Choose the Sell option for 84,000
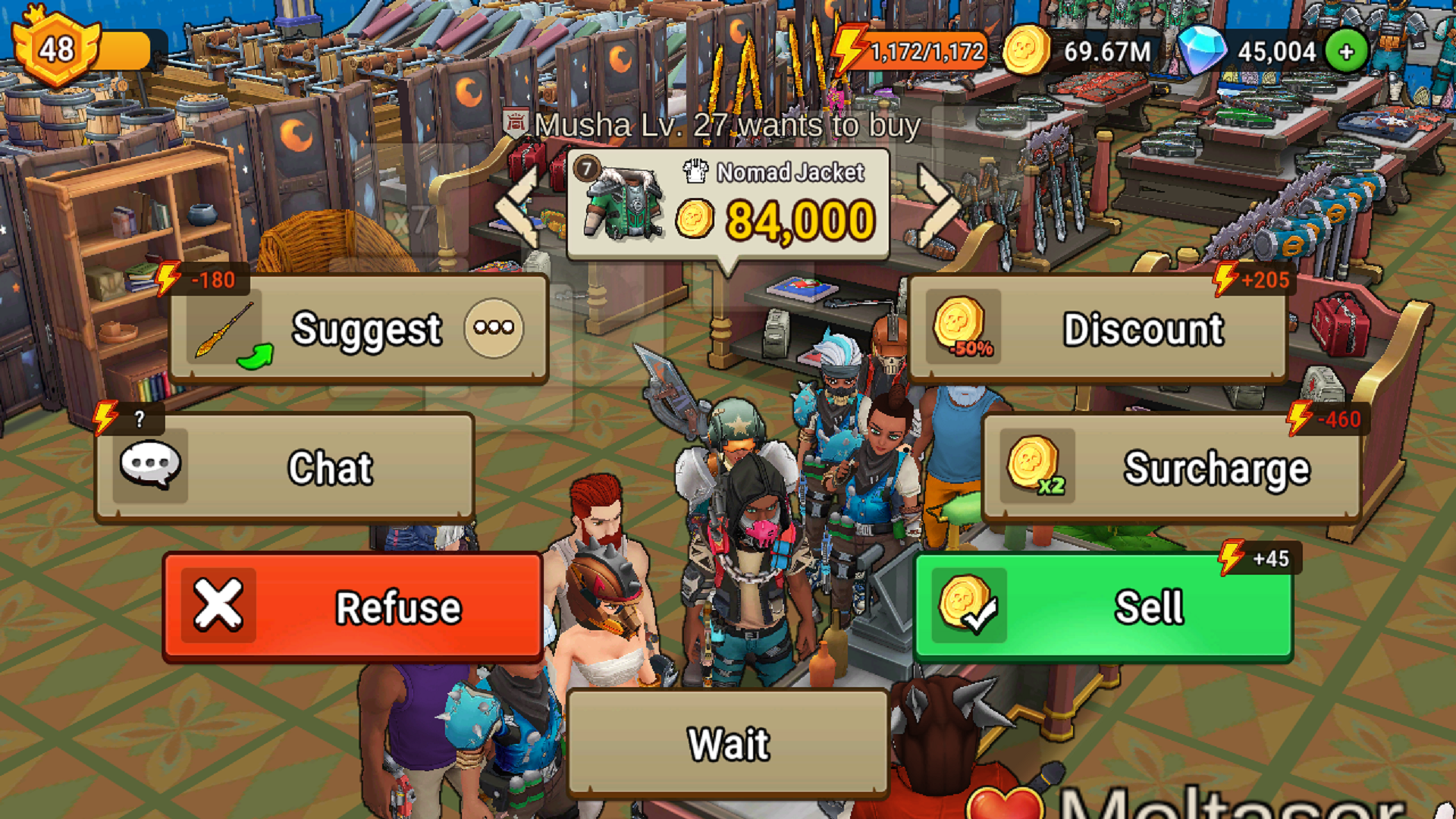Image resolution: width=1456 pixels, height=819 pixels. coord(1100,605)
